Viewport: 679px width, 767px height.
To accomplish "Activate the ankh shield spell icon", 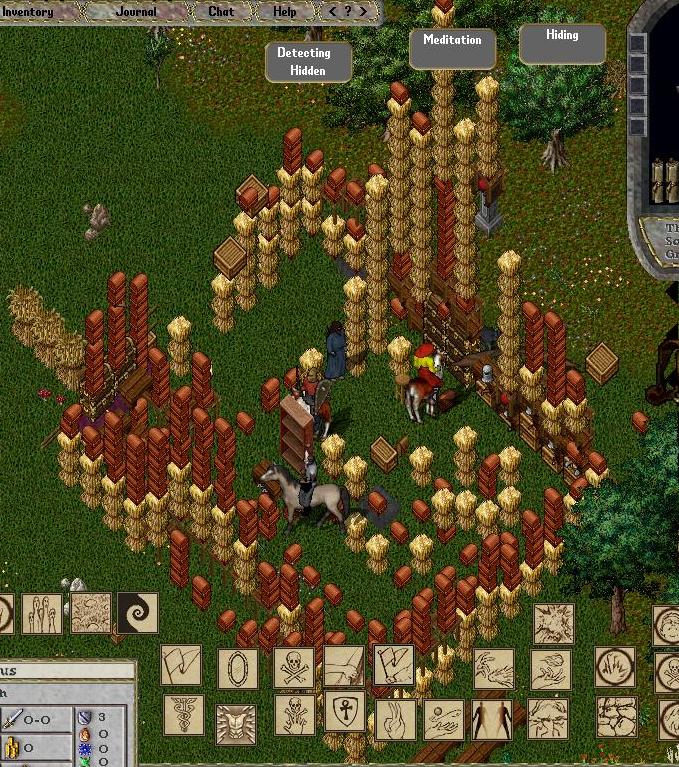I will [344, 712].
